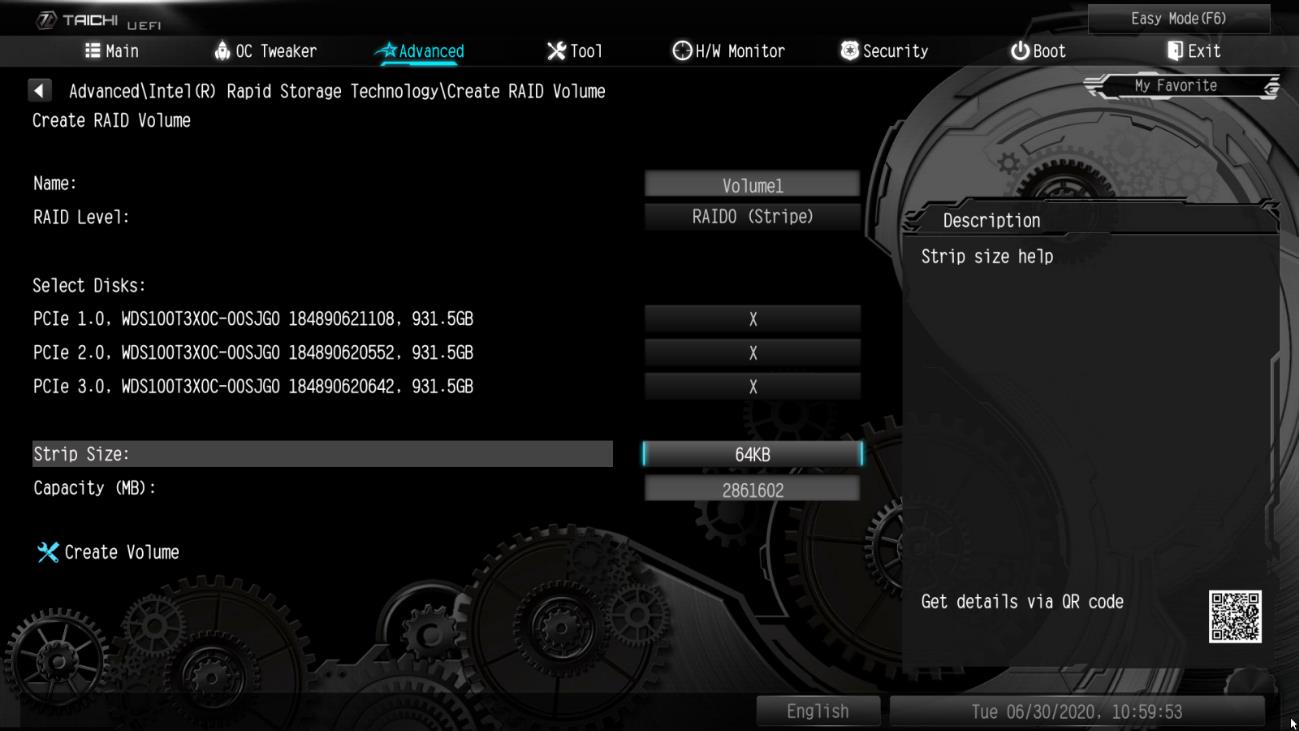Open the Strip Size dropdown
This screenshot has width=1299, height=731.
tap(751, 455)
